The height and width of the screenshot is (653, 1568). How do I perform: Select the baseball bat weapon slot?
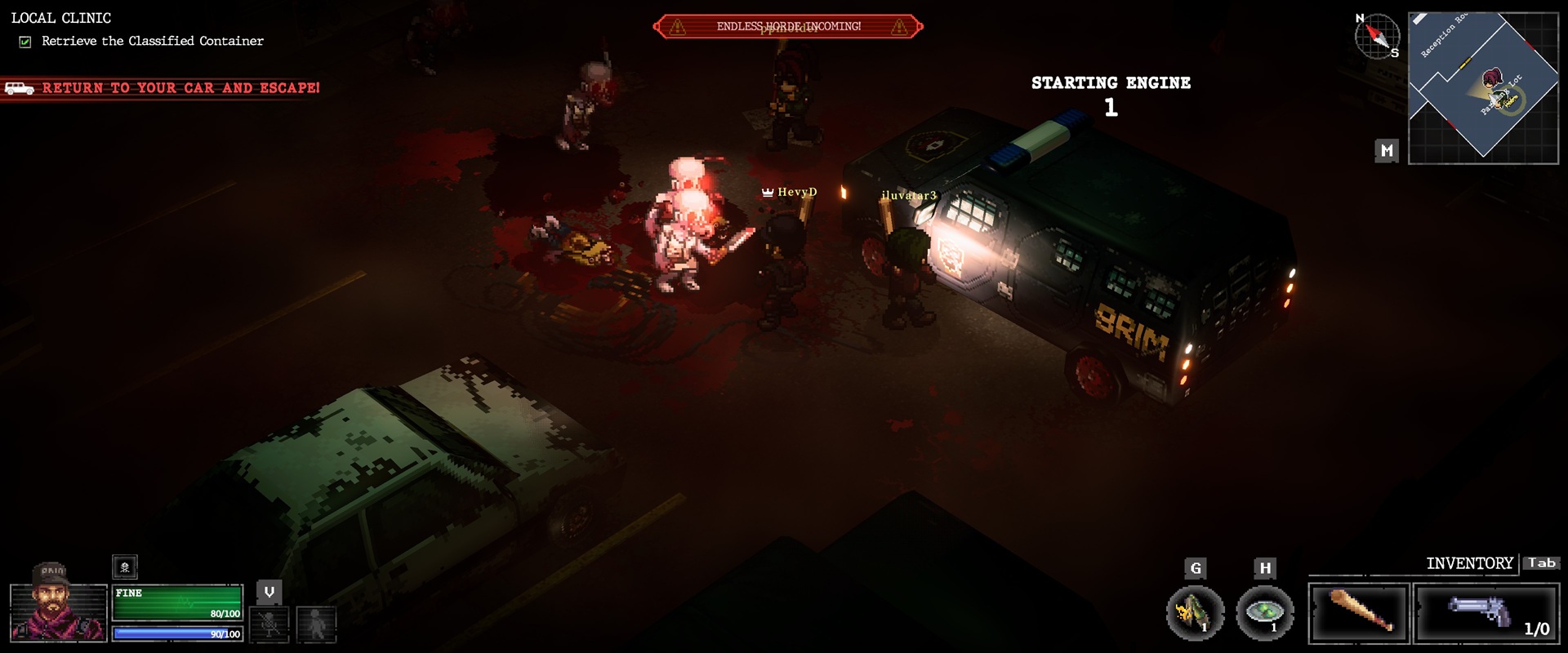(x=1359, y=612)
